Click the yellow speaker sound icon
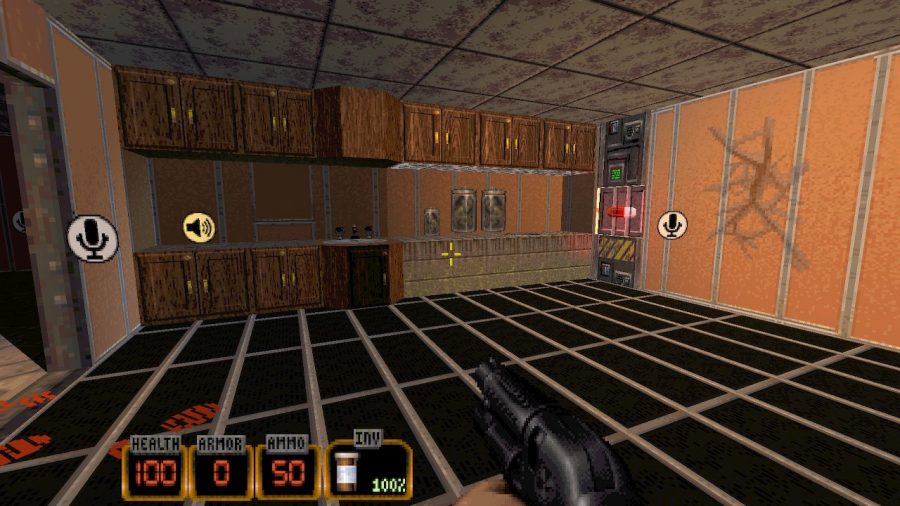This screenshot has width=900, height=506. [x=199, y=228]
